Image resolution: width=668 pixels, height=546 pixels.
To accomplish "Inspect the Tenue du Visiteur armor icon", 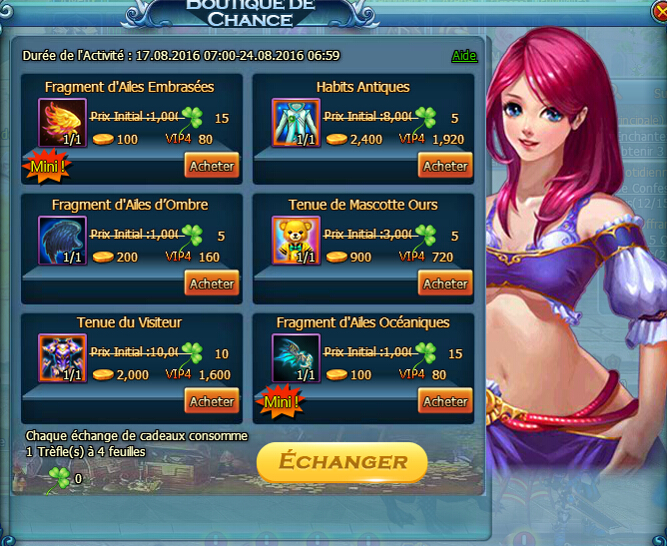I will (x=62, y=359).
